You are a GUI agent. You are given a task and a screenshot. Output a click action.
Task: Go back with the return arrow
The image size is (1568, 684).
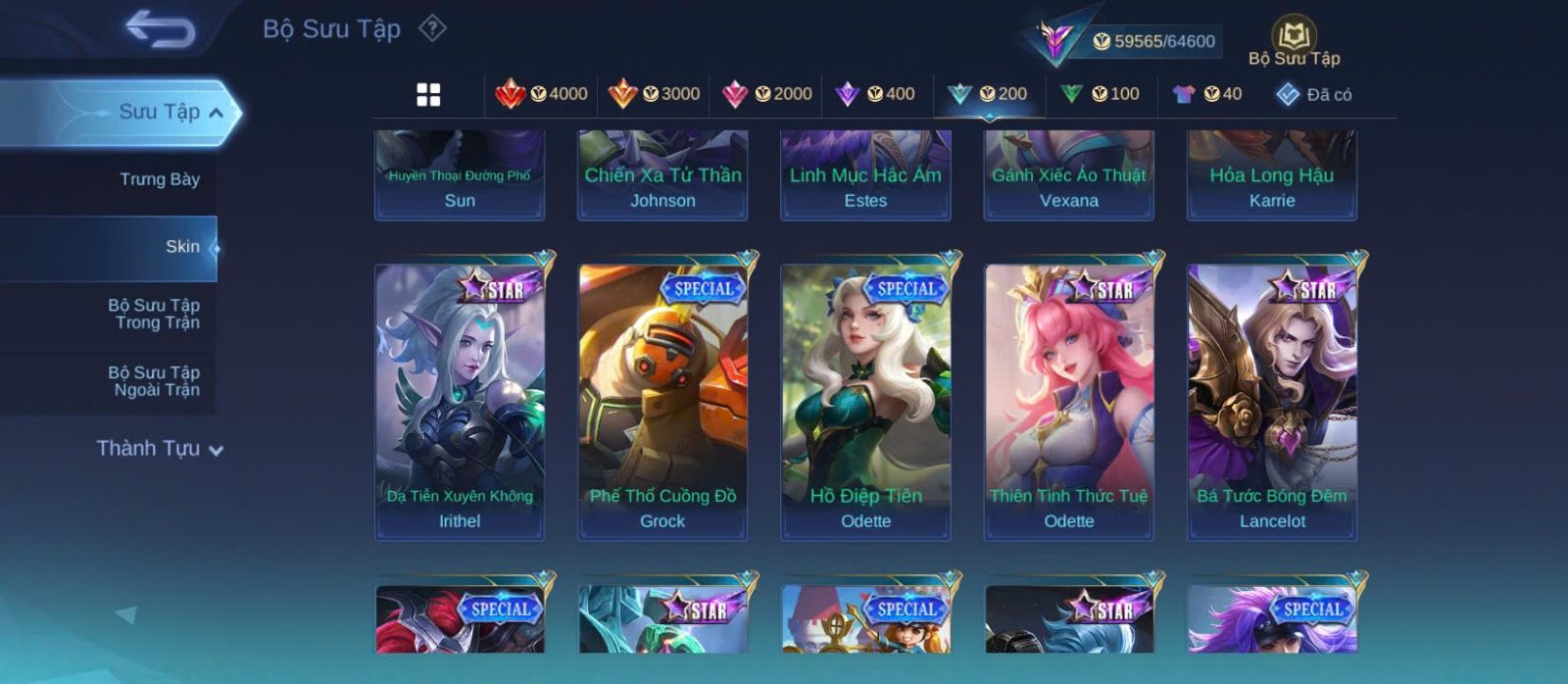pyautogui.click(x=160, y=29)
